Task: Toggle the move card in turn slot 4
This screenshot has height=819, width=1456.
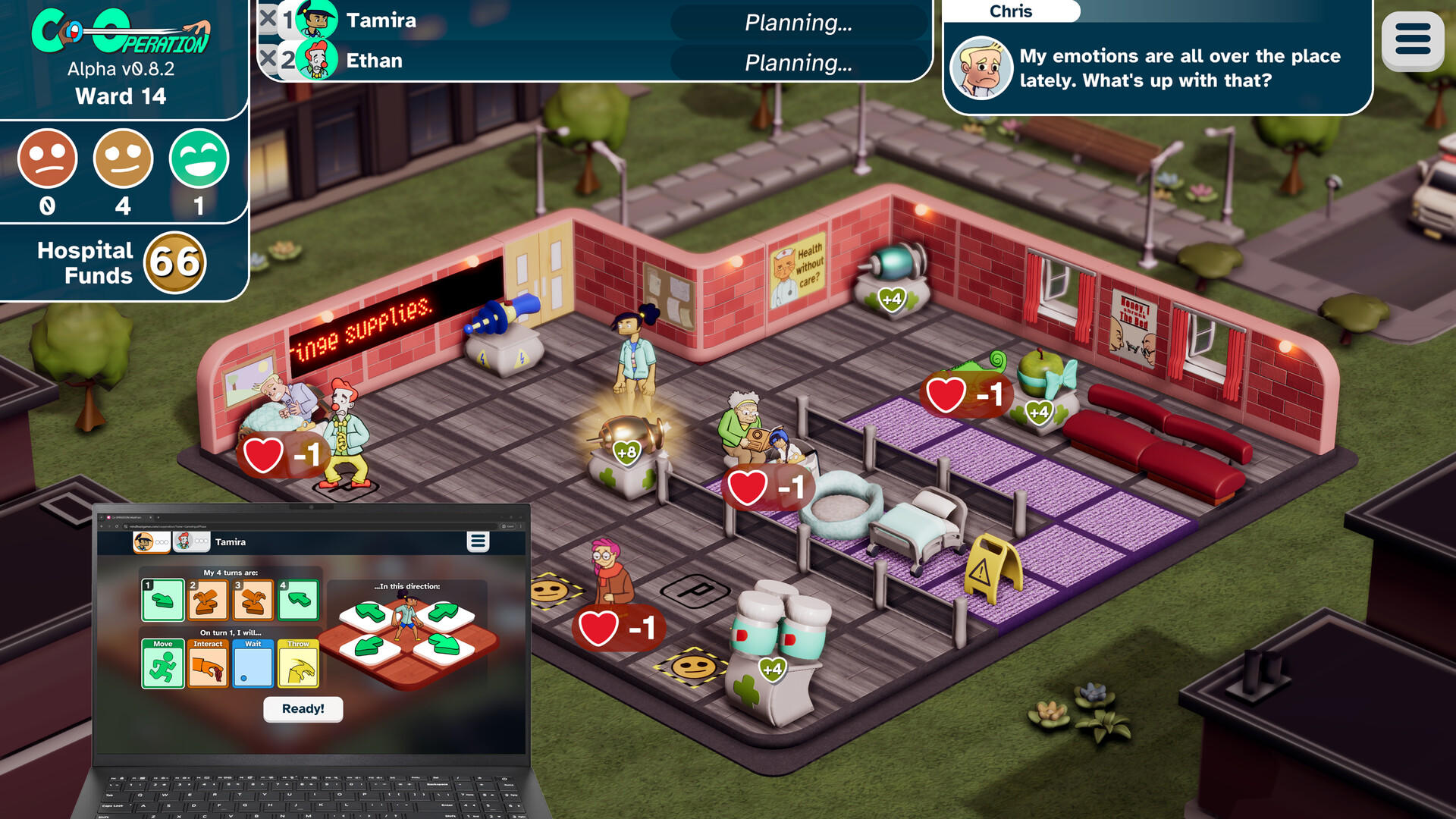Action: (x=298, y=599)
